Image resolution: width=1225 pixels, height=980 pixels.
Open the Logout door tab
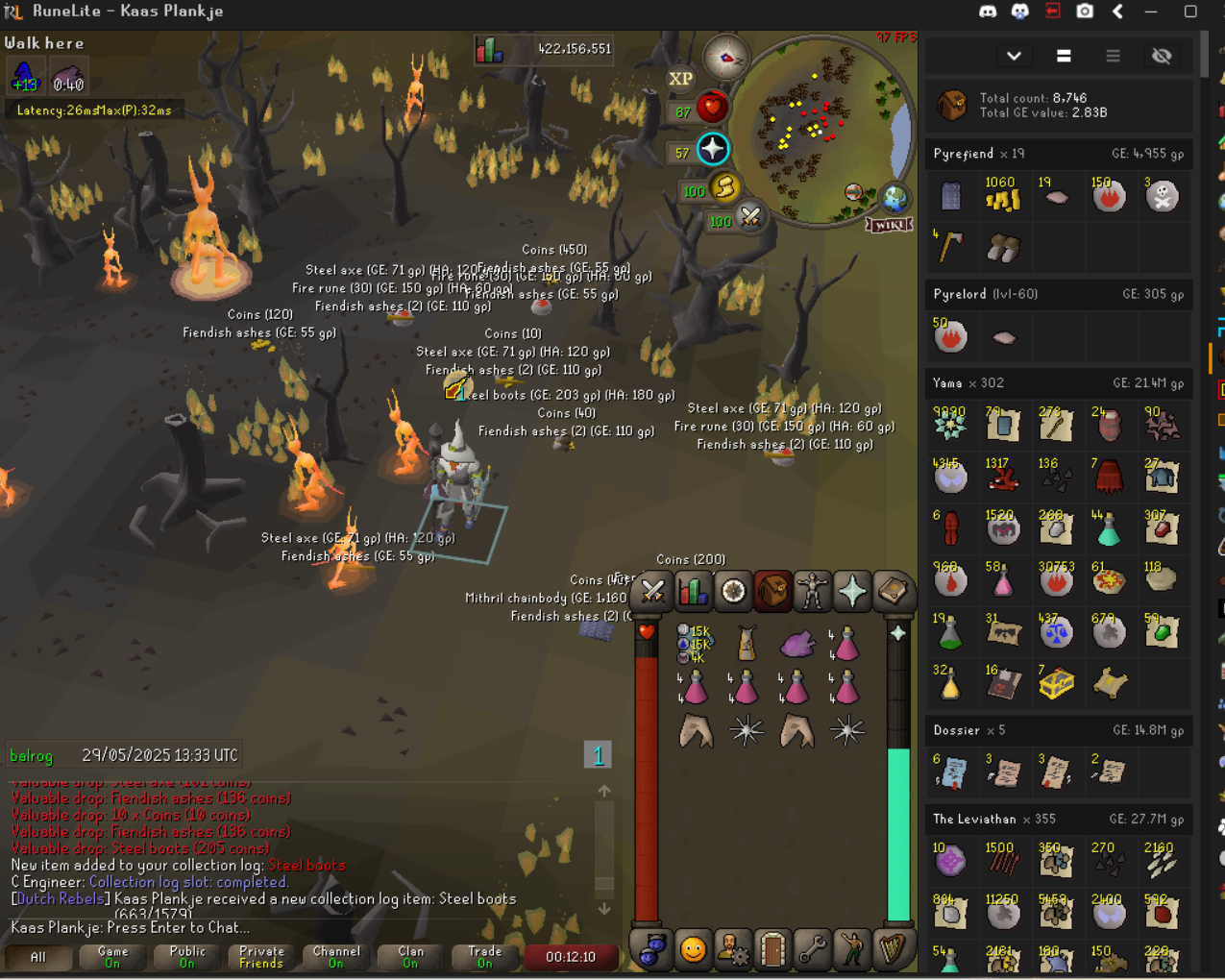tap(772, 950)
